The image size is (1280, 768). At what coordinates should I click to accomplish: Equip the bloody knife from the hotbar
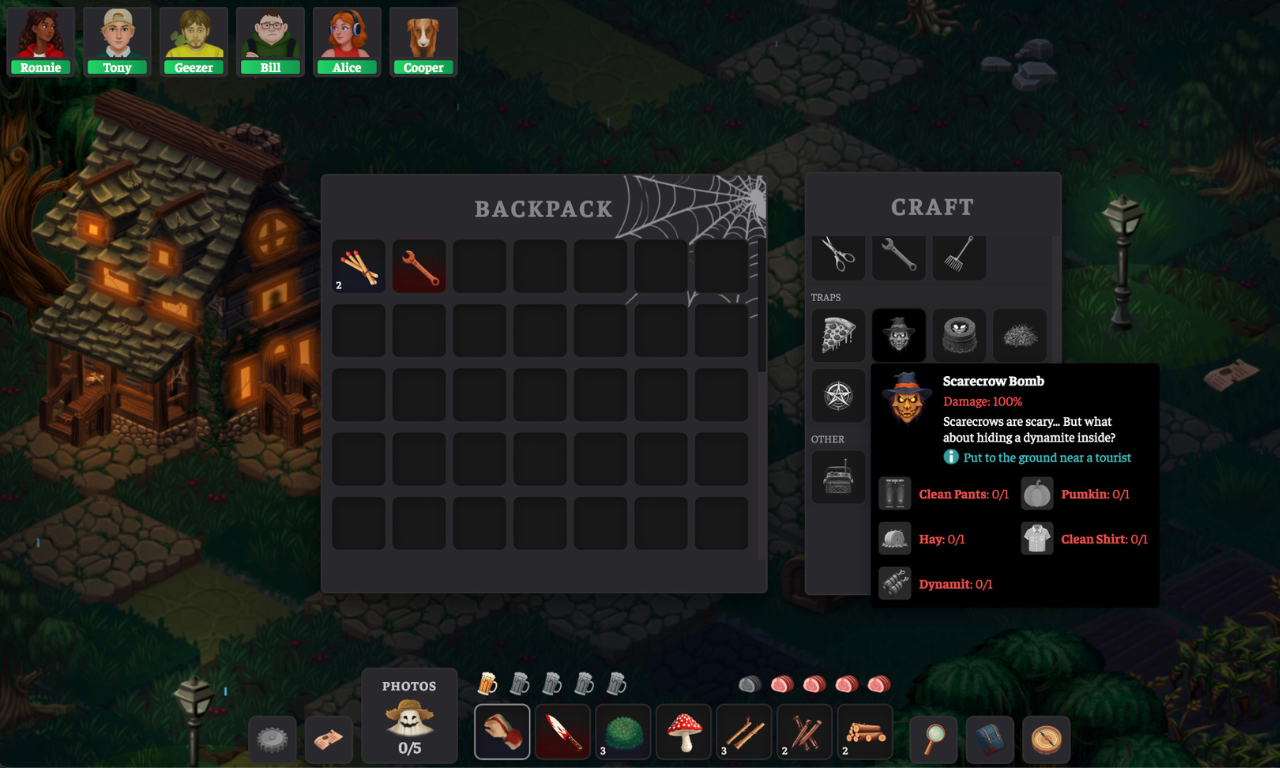(x=563, y=732)
